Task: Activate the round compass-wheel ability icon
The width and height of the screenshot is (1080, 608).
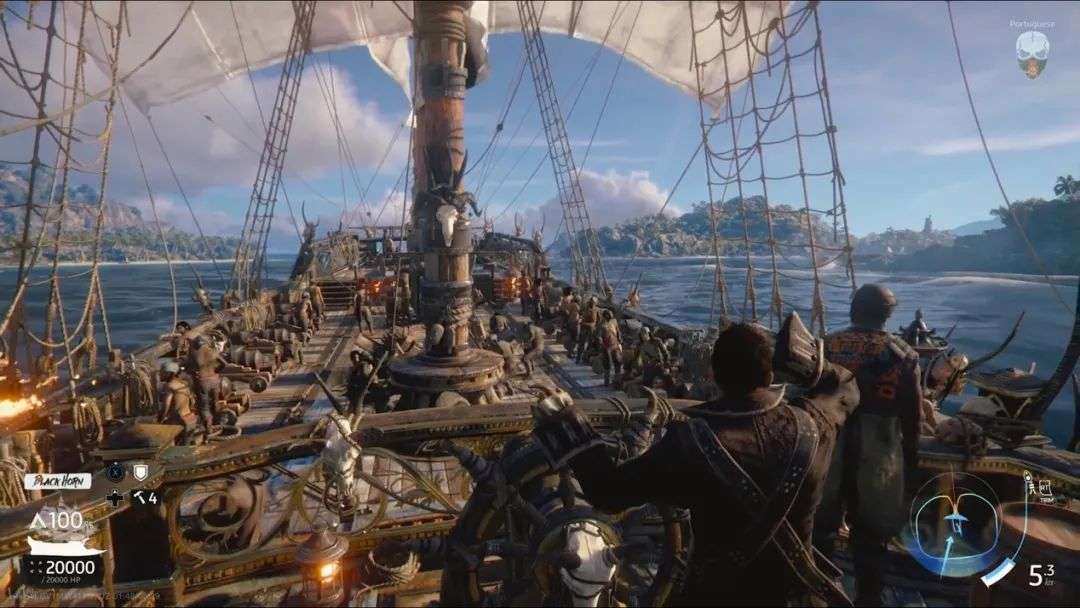Action: (116, 472)
